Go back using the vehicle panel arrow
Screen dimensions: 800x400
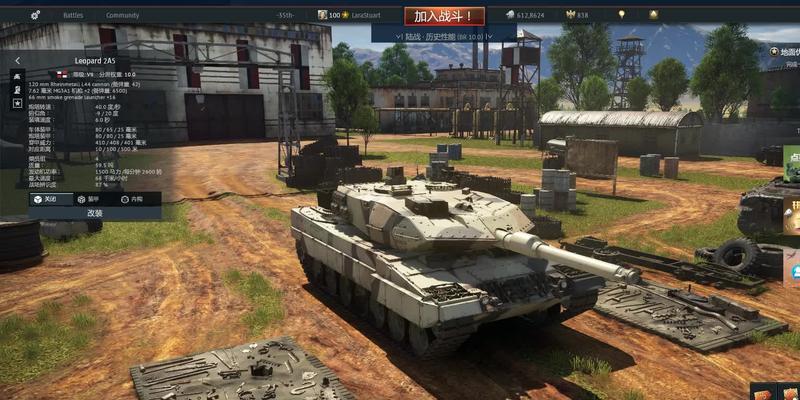pos(17,60)
